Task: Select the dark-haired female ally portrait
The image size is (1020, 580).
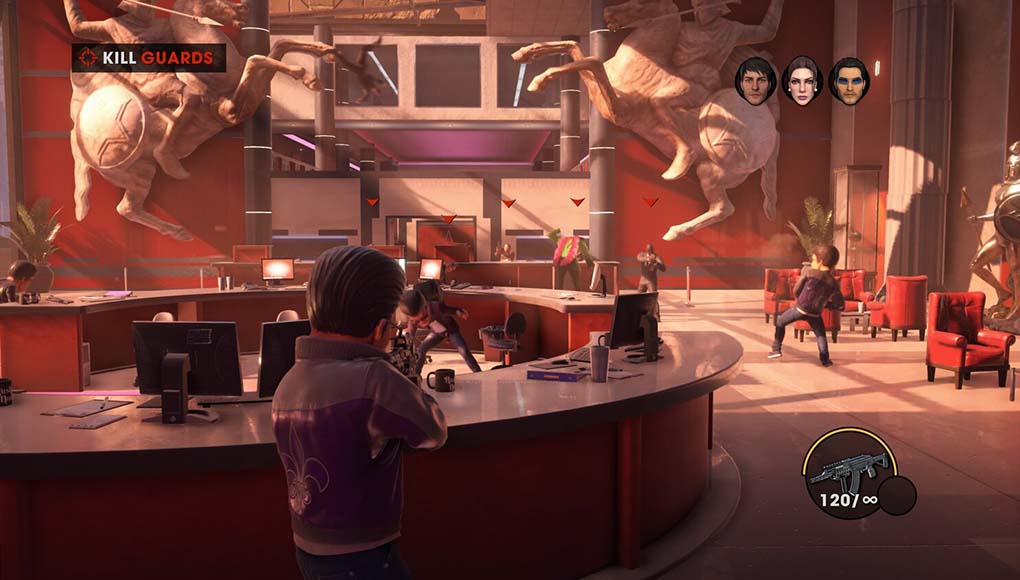Action: pyautogui.click(x=802, y=80)
